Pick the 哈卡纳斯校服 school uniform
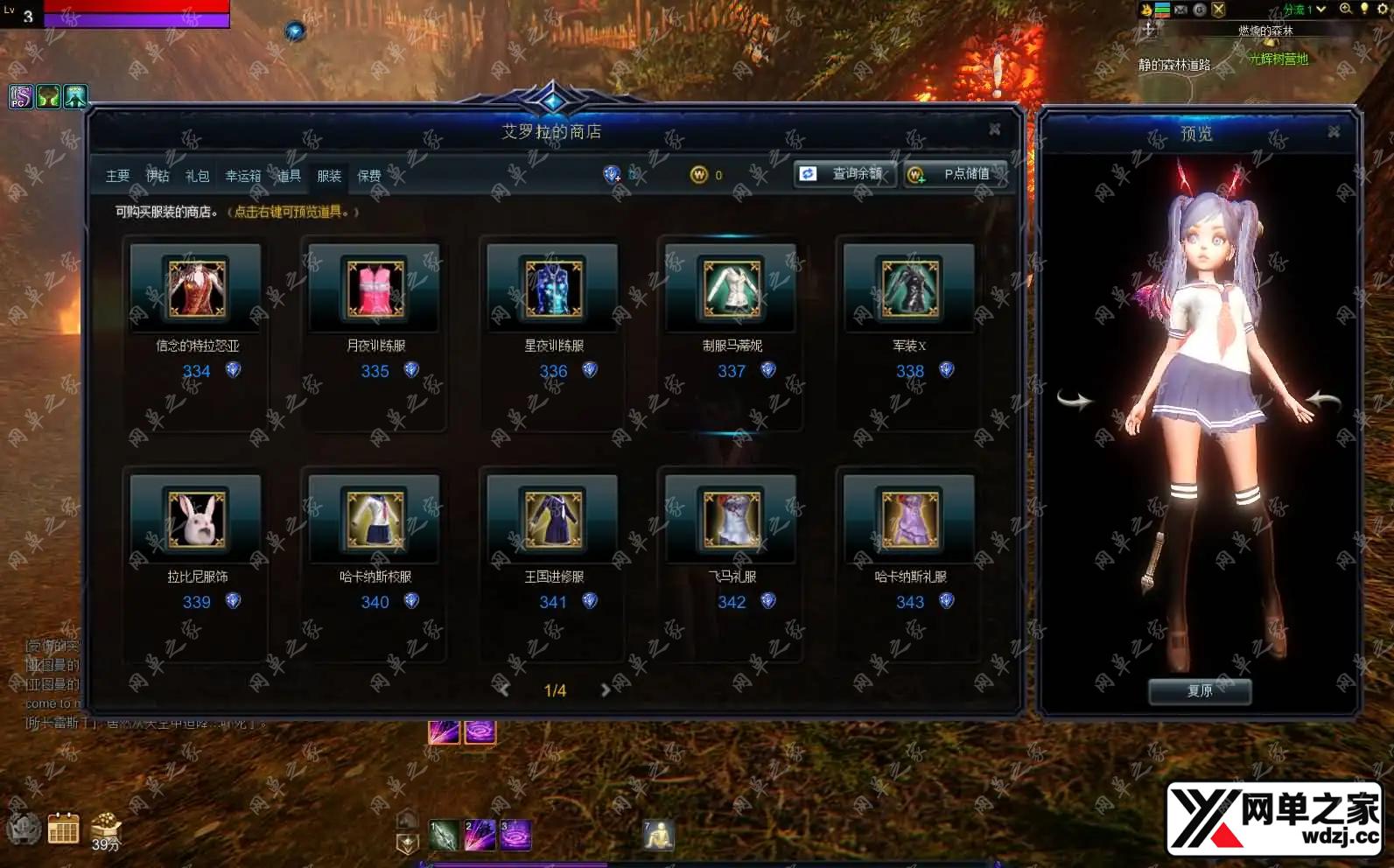The image size is (1394, 868). 375,520
